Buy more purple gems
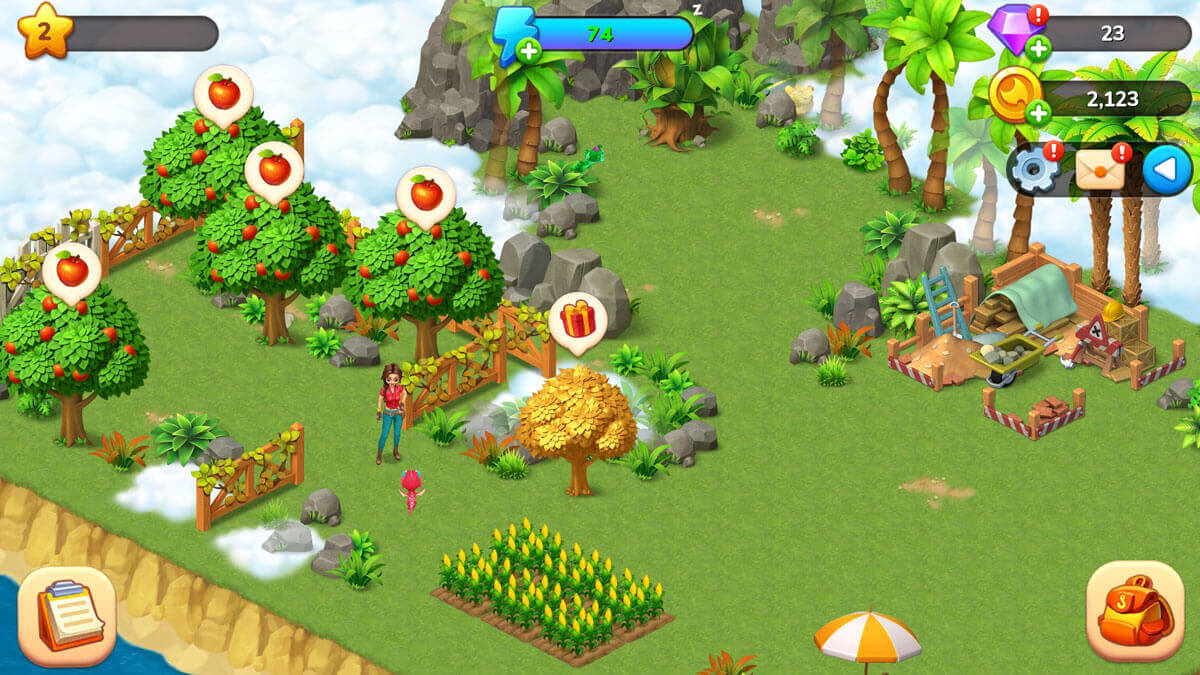 tap(1038, 48)
